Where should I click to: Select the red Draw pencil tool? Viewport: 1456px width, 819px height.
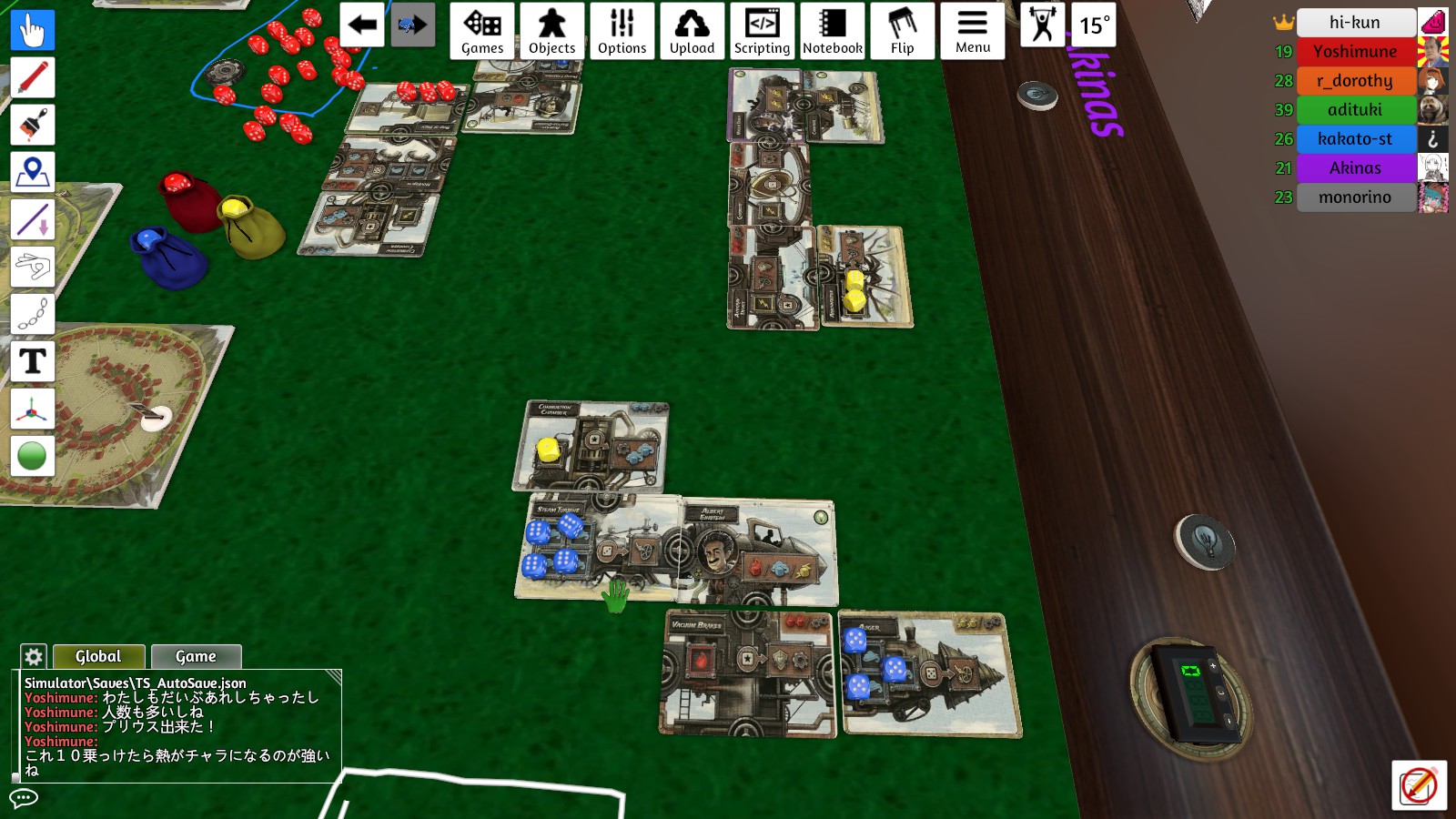[32, 77]
